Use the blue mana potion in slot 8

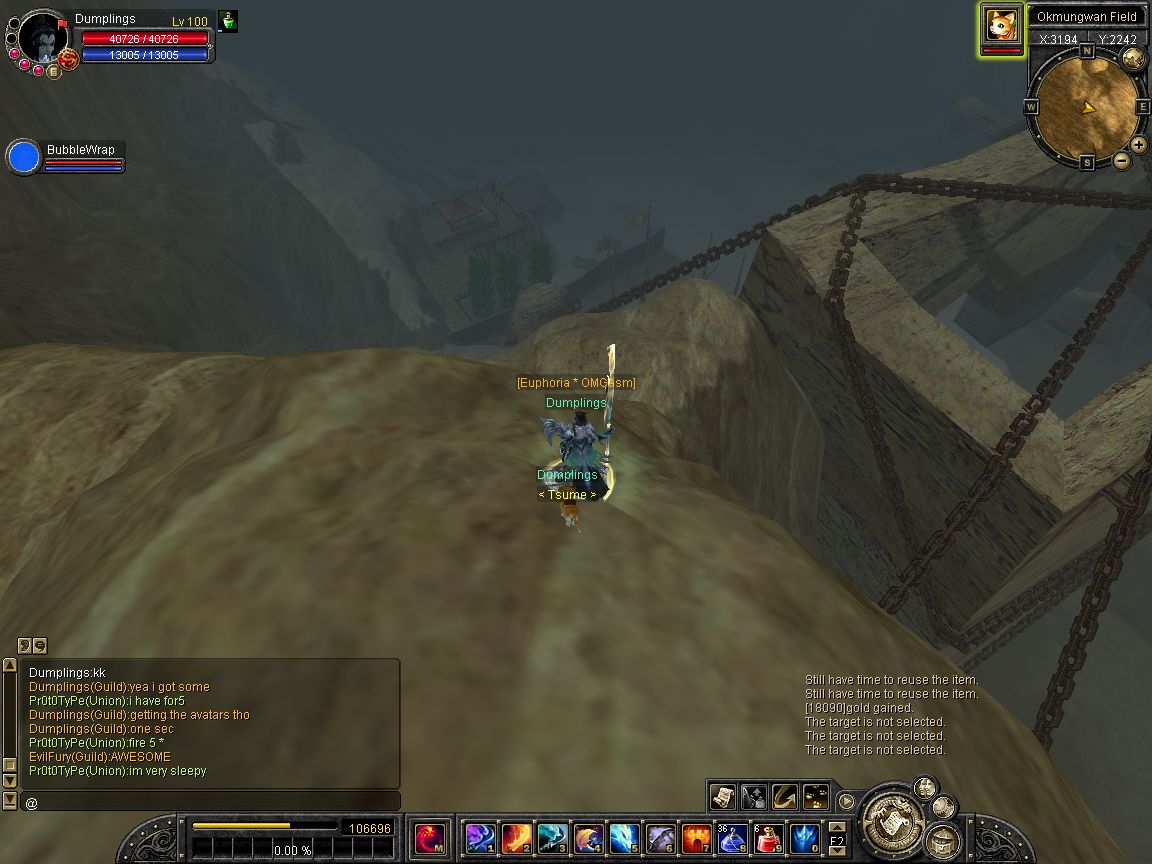coord(732,837)
